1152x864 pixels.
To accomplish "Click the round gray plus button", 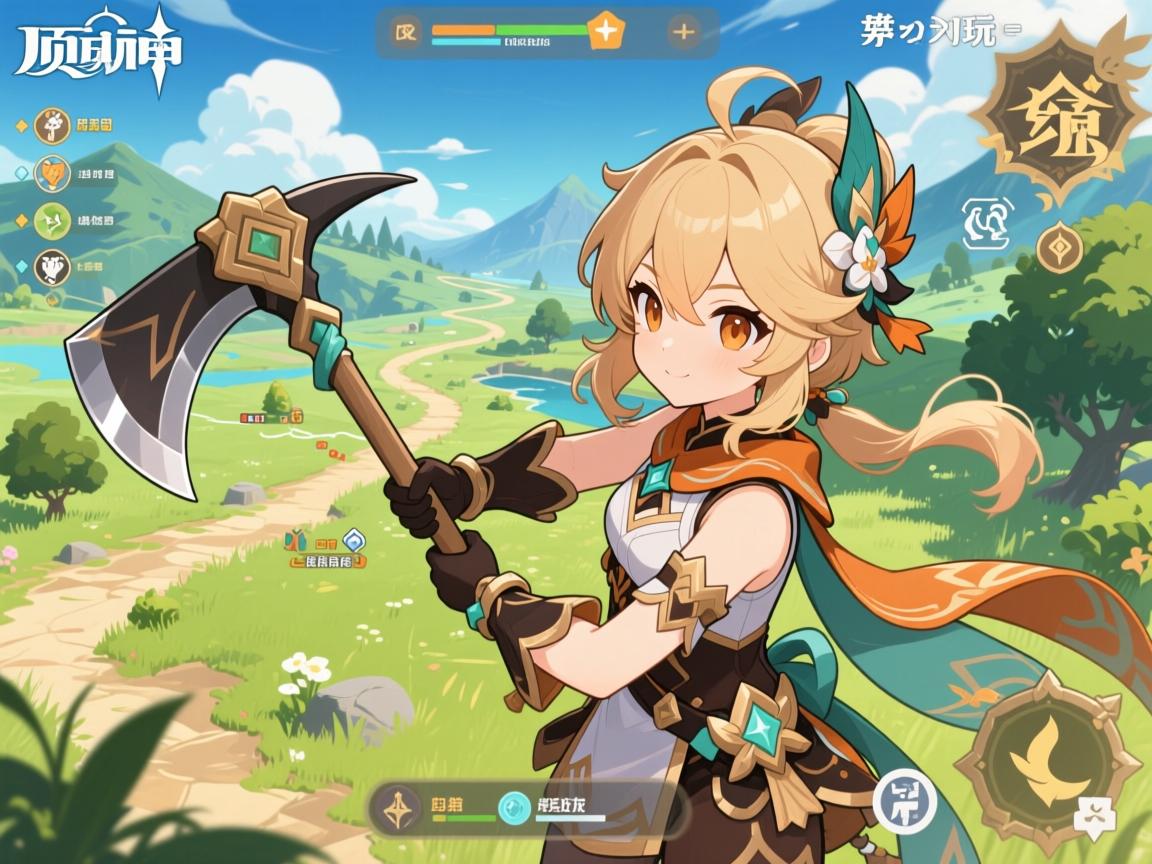I will (684, 32).
